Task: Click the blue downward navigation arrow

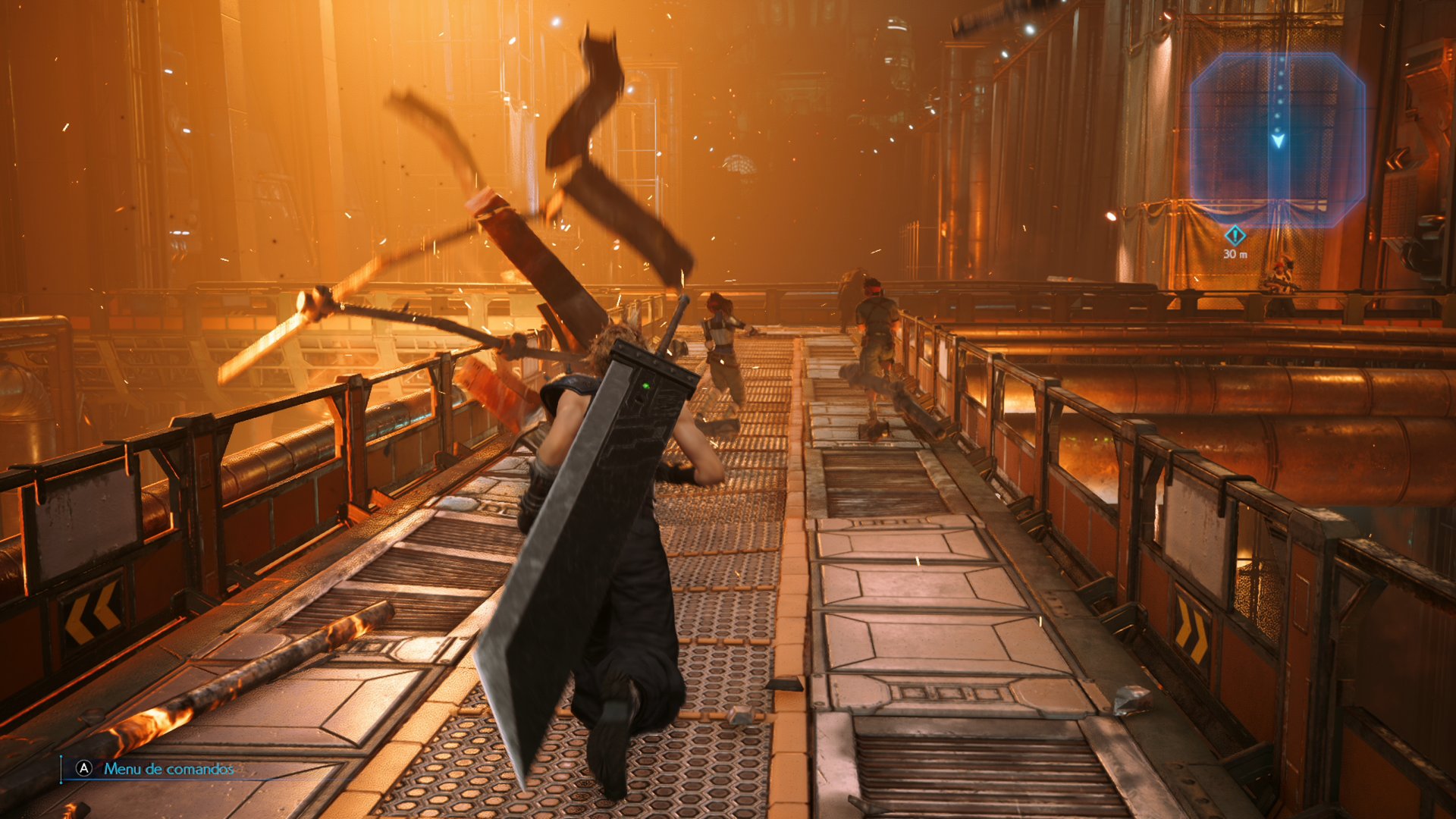Action: tap(1279, 141)
